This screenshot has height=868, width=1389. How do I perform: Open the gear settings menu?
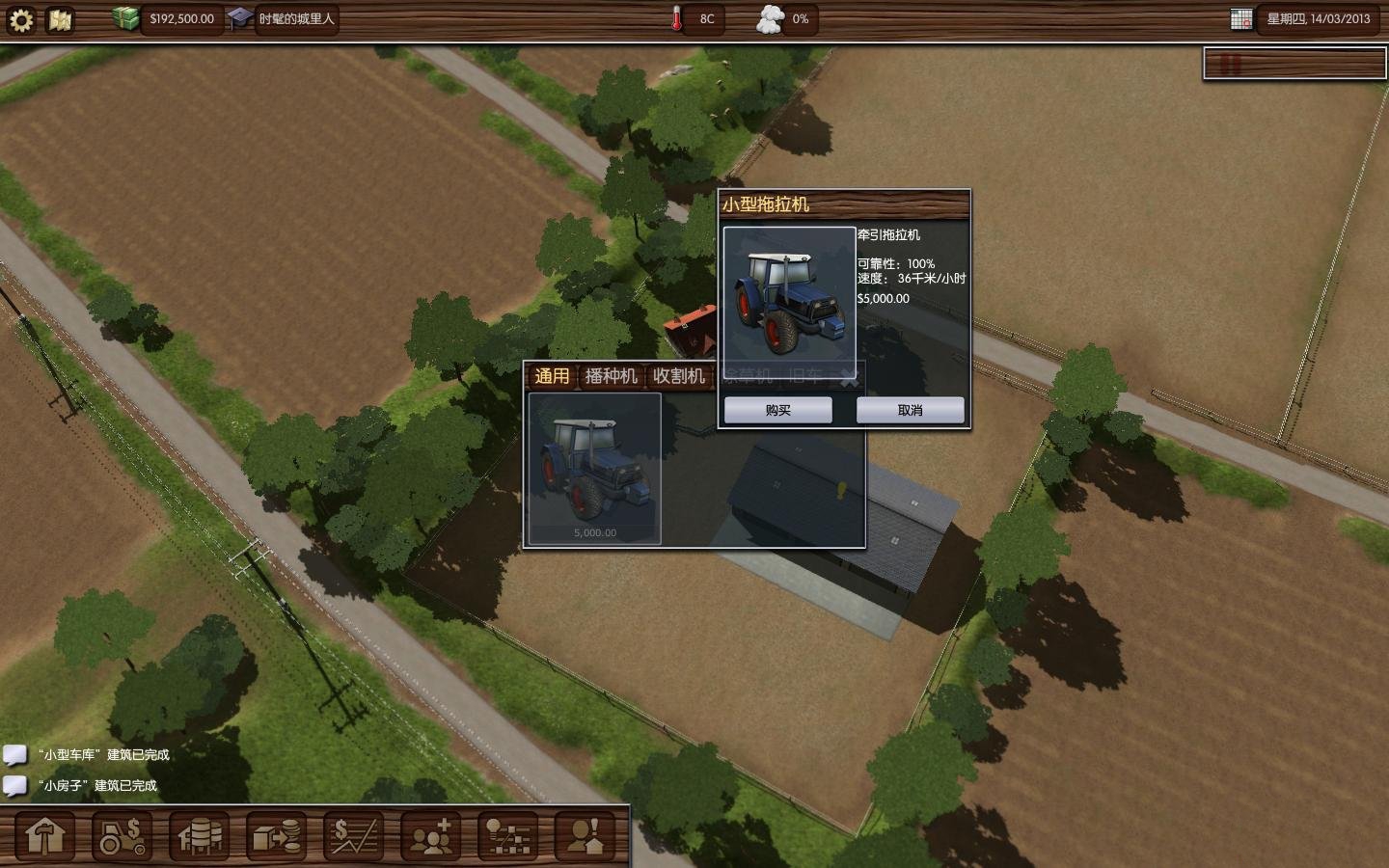(x=21, y=19)
